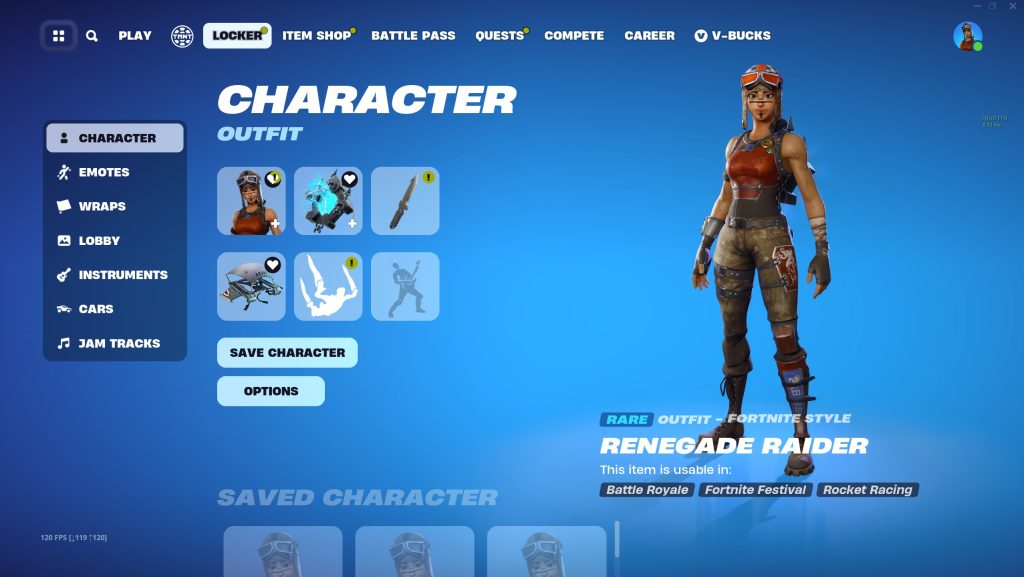Viewport: 1024px width, 577px height.
Task: Choose the knife pickaxe slot
Action: (405, 201)
